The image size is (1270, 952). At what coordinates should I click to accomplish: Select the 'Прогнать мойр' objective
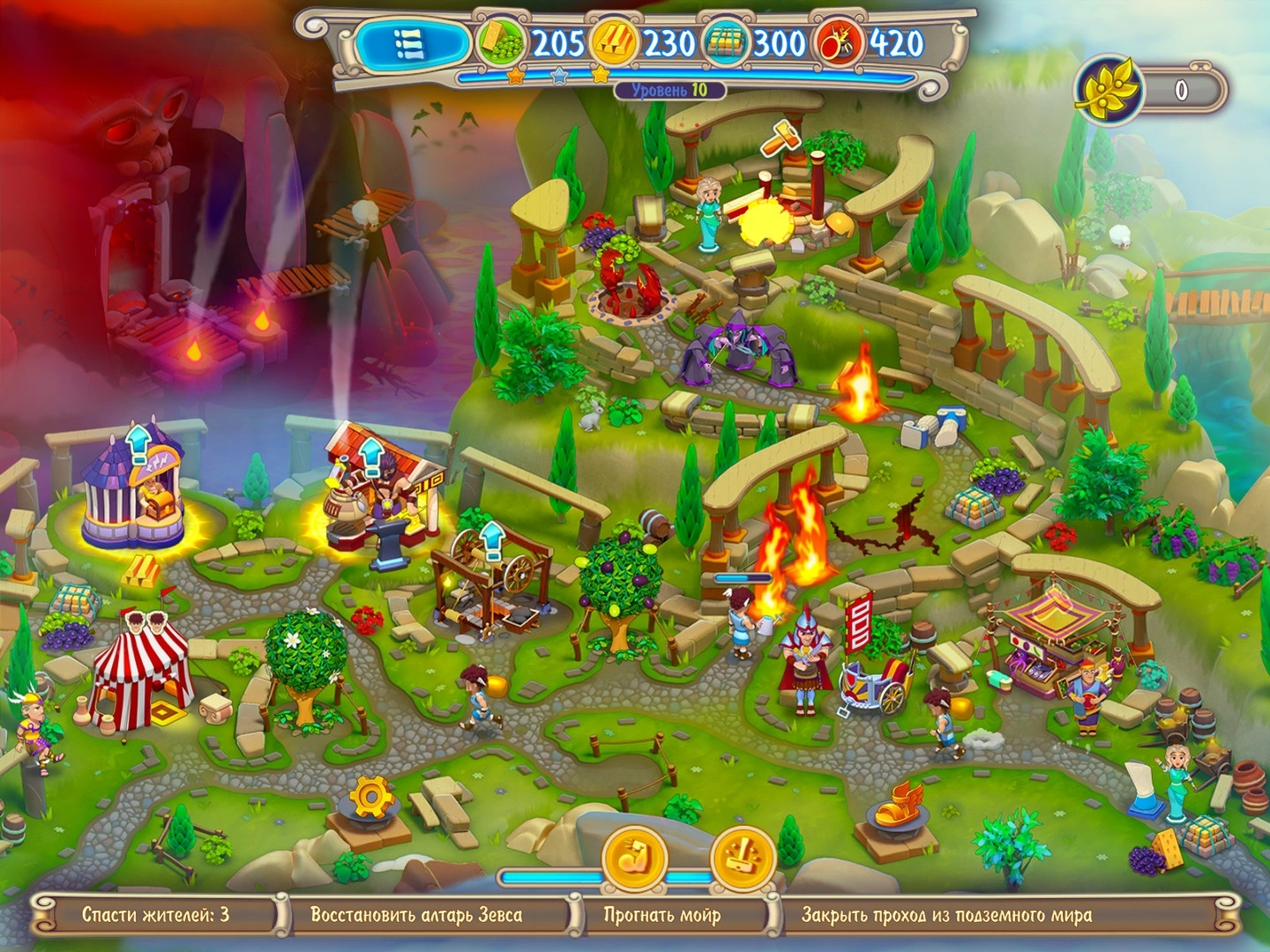point(661,915)
